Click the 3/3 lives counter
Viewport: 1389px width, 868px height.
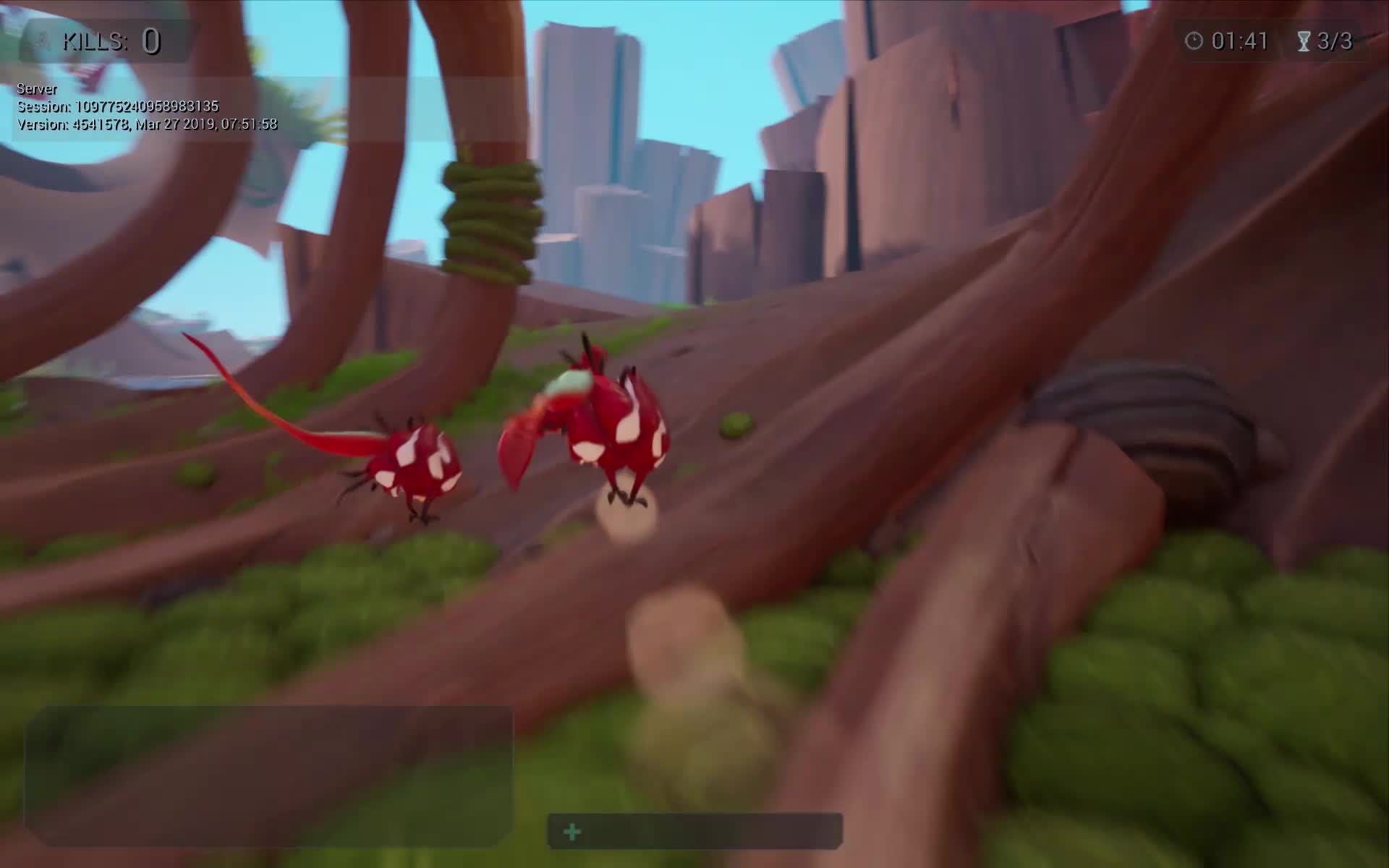[x=1337, y=41]
